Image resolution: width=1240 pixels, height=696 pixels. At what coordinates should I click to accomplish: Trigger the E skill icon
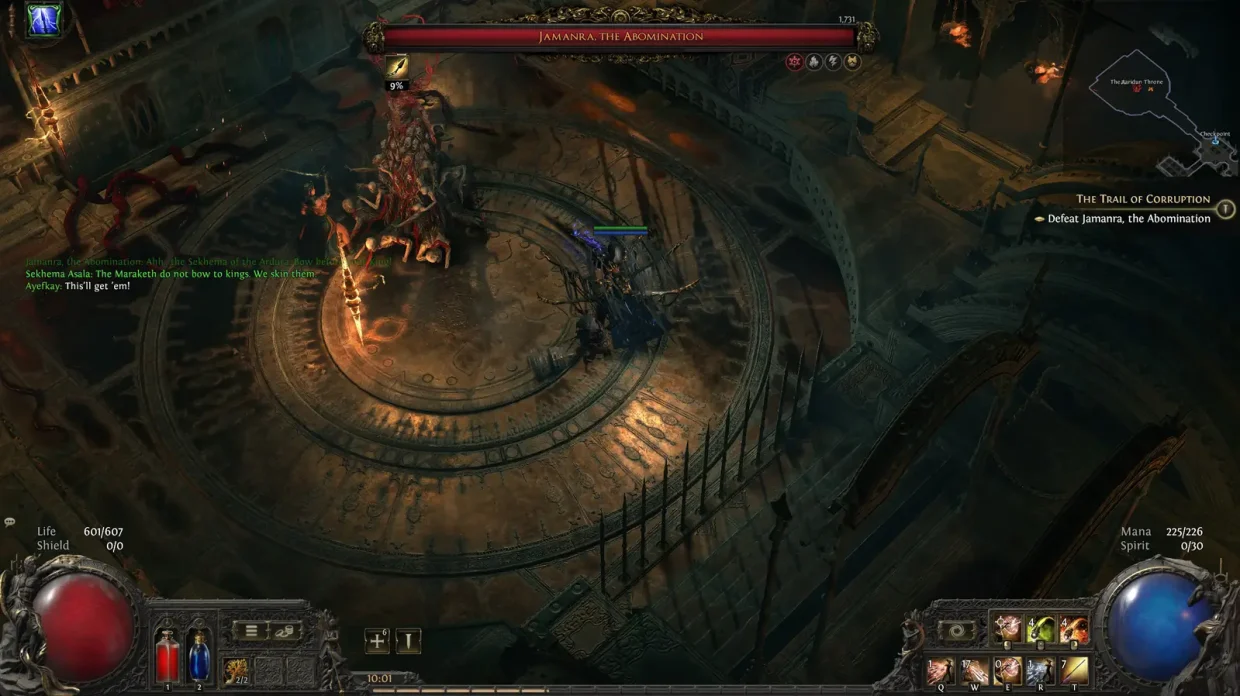tap(1007, 671)
